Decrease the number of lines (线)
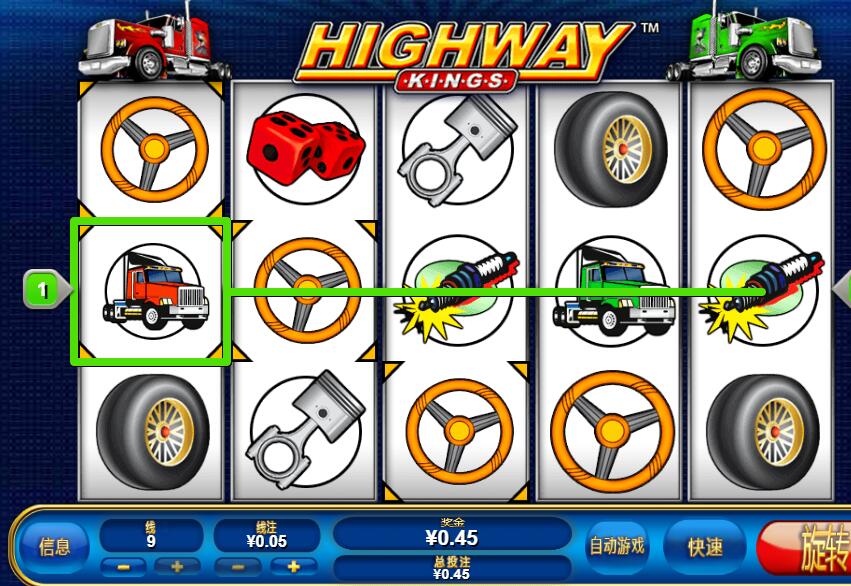The width and height of the screenshot is (851, 586). pos(124,566)
